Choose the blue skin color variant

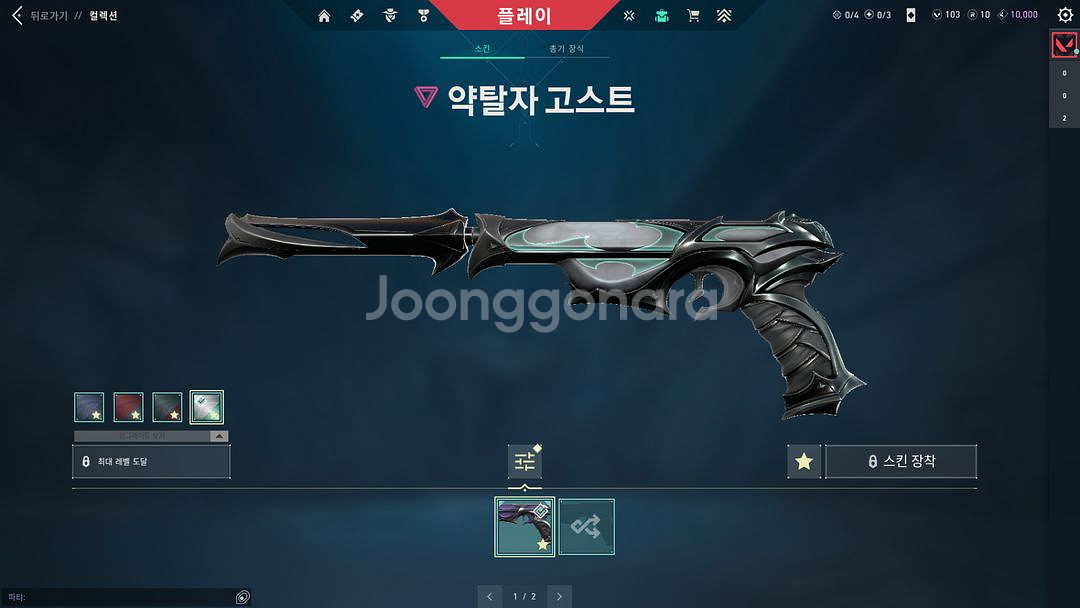(89, 407)
